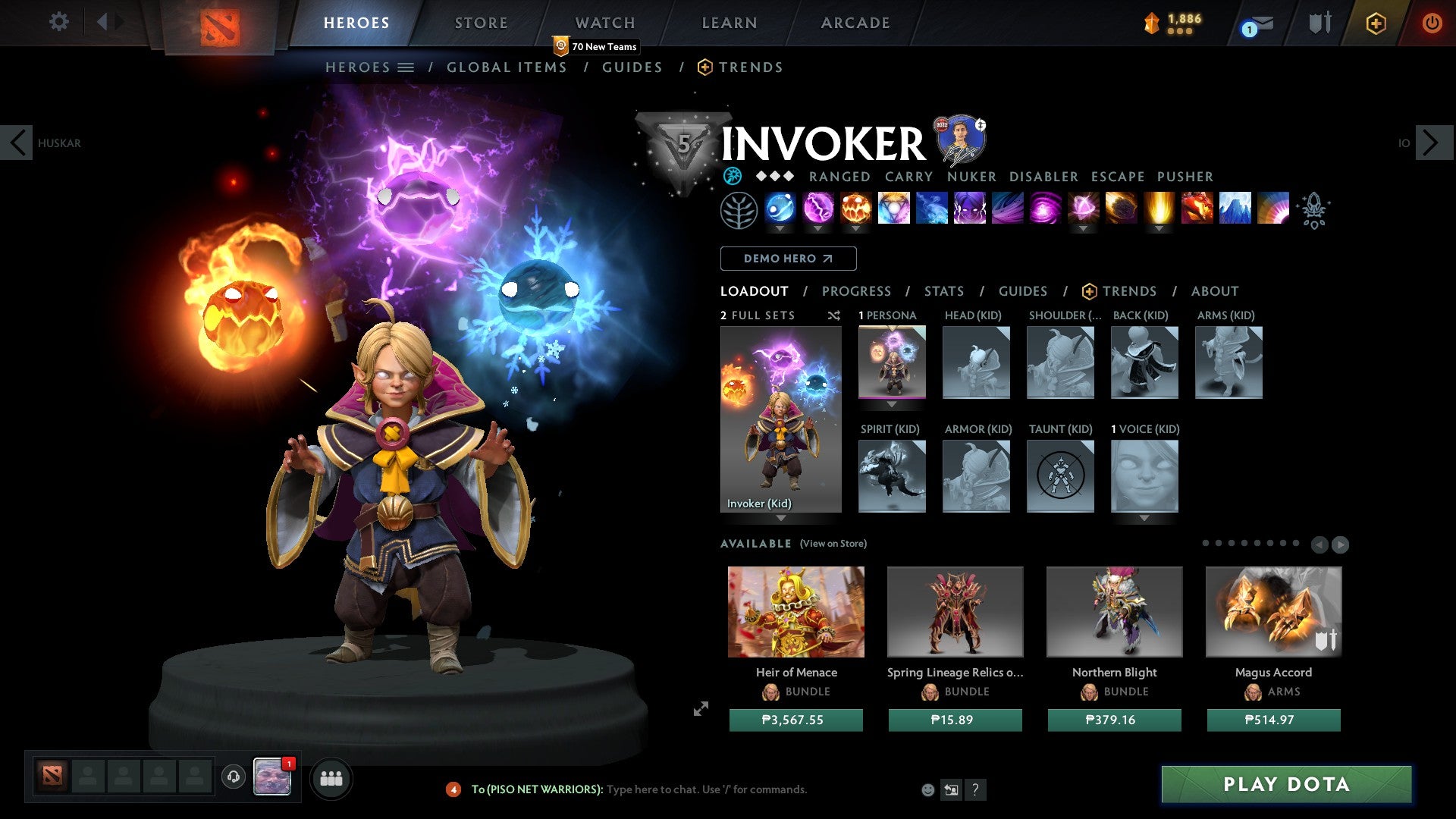Quit the game with the power button

click(1431, 23)
